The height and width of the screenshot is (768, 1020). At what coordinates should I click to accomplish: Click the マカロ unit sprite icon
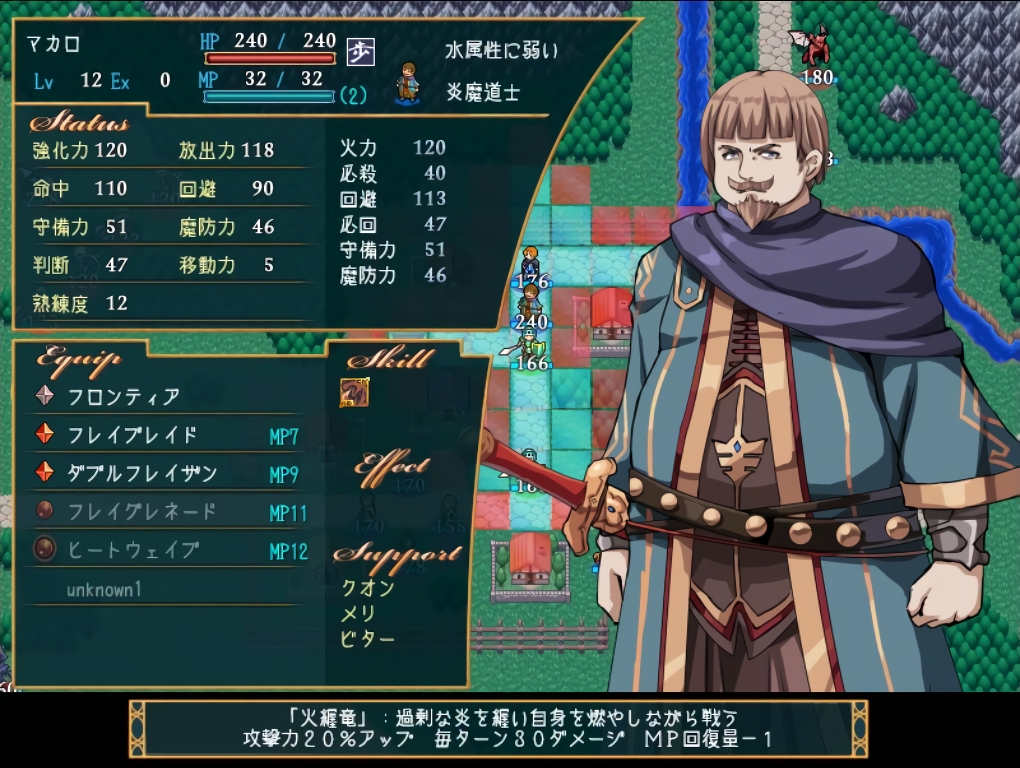[x=407, y=83]
